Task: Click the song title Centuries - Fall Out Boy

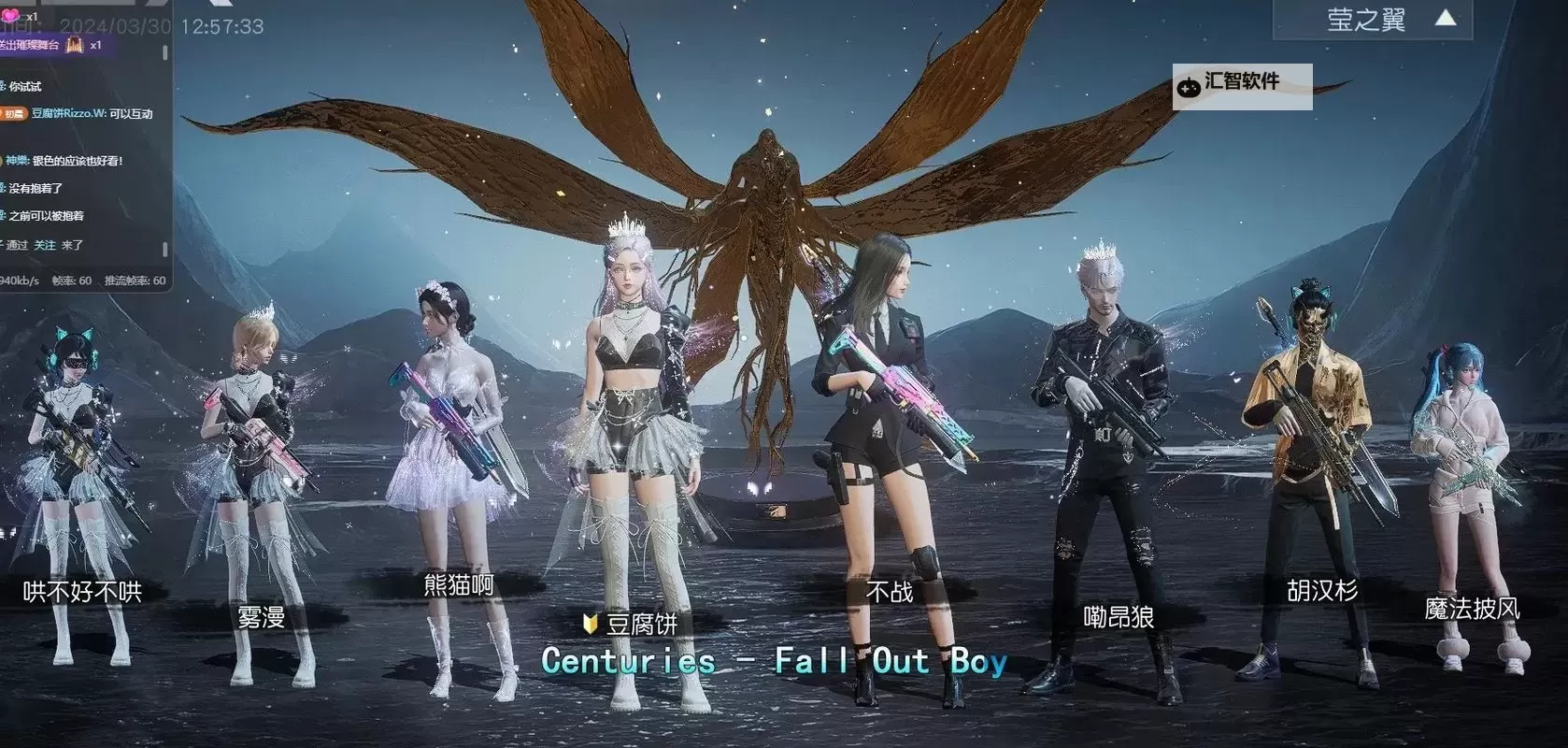Action: 776,662
